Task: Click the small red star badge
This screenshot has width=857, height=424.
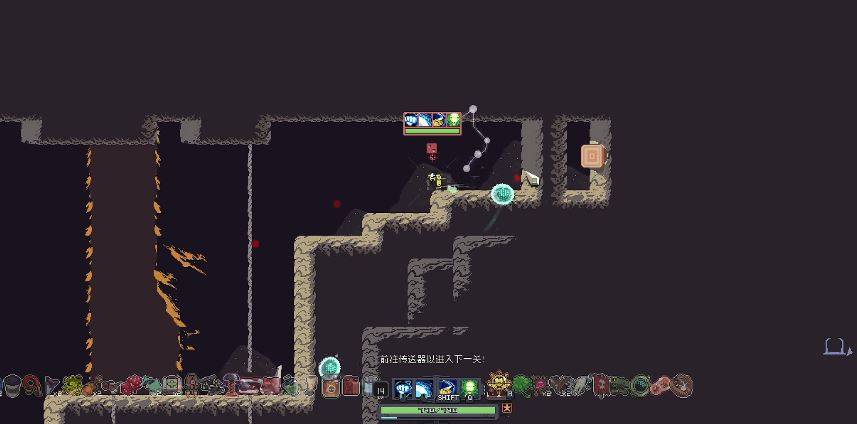Action: pyautogui.click(x=507, y=408)
